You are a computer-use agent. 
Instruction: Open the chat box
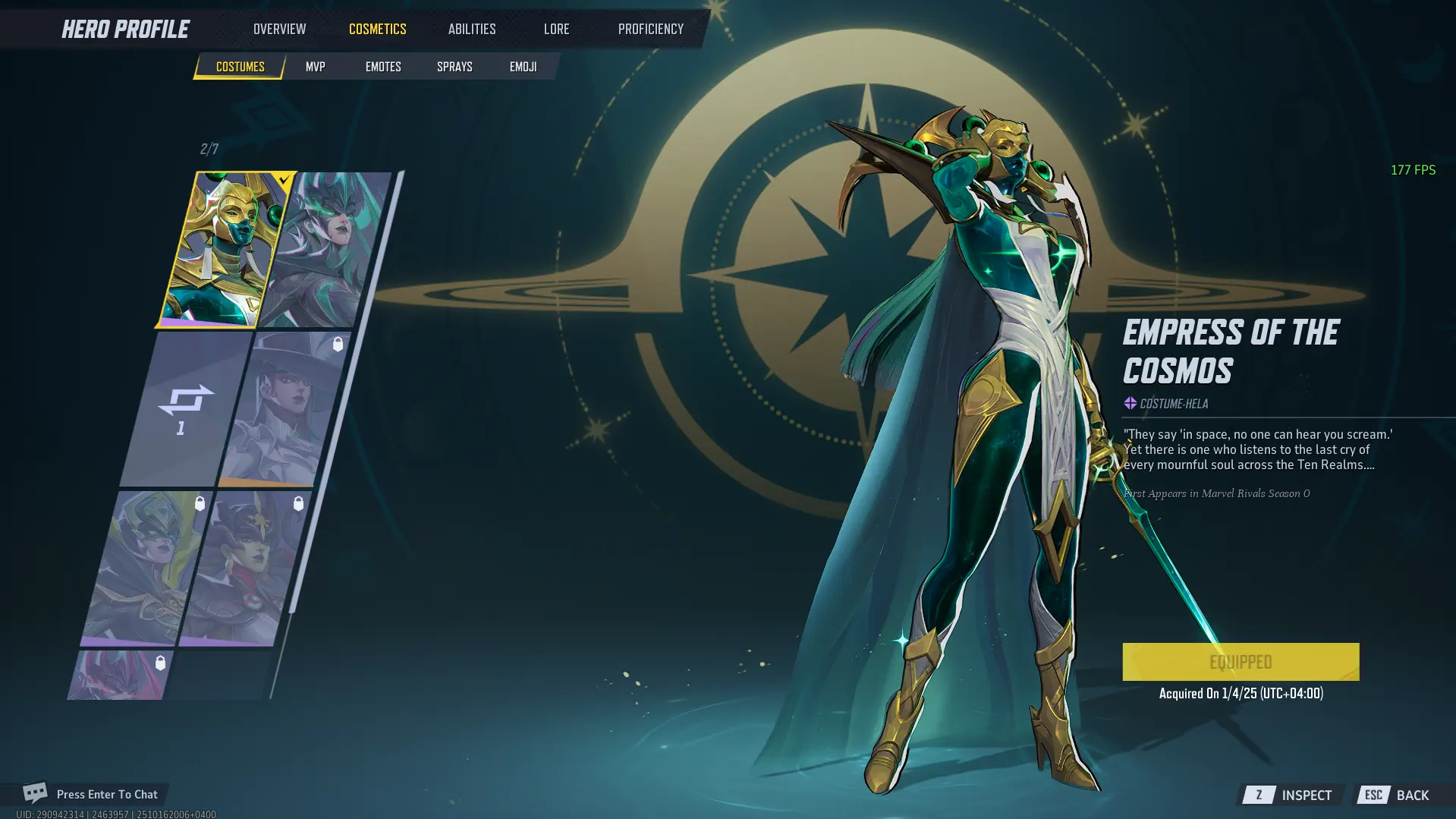(91, 794)
